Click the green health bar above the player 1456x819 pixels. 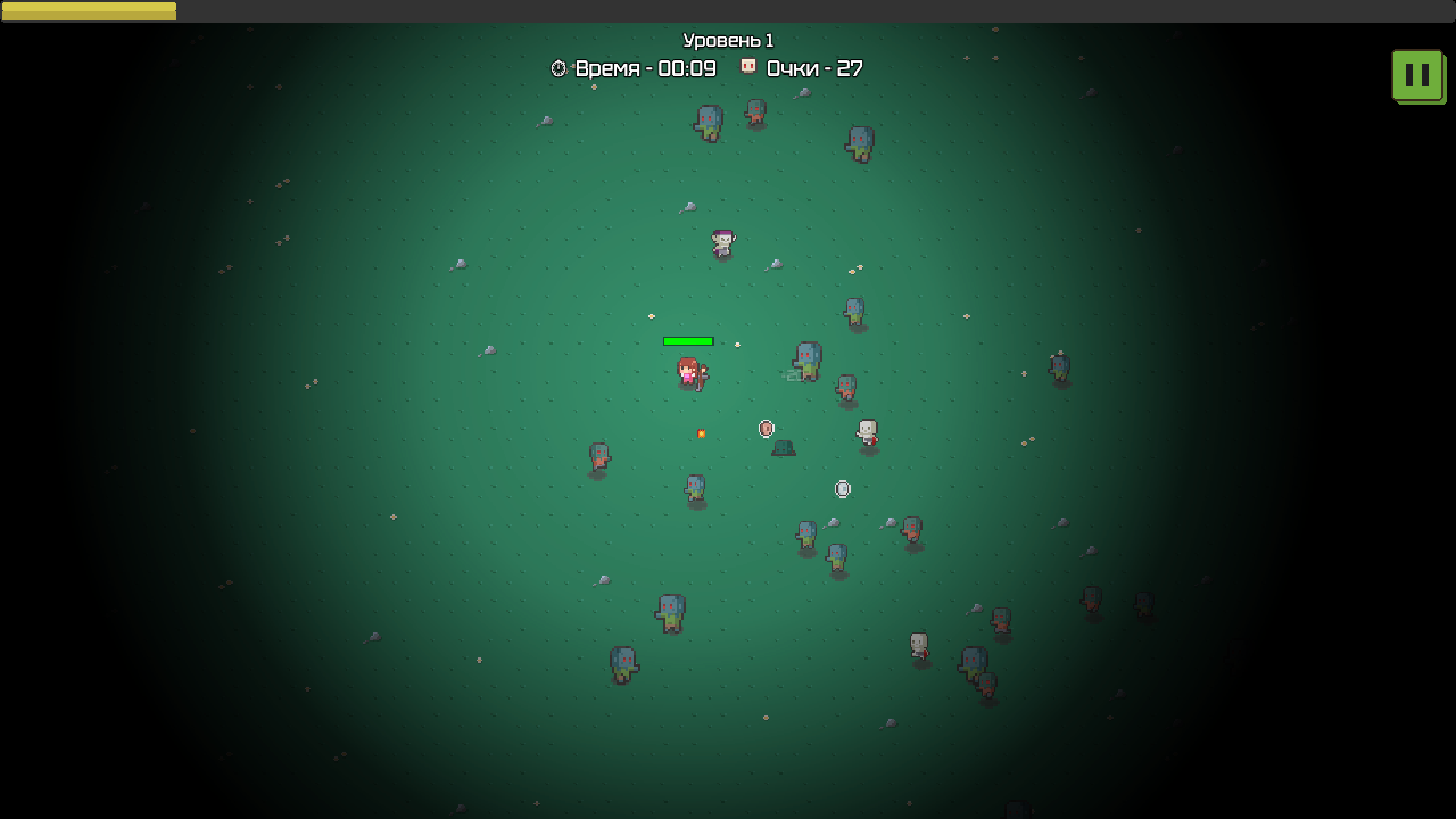click(x=688, y=341)
